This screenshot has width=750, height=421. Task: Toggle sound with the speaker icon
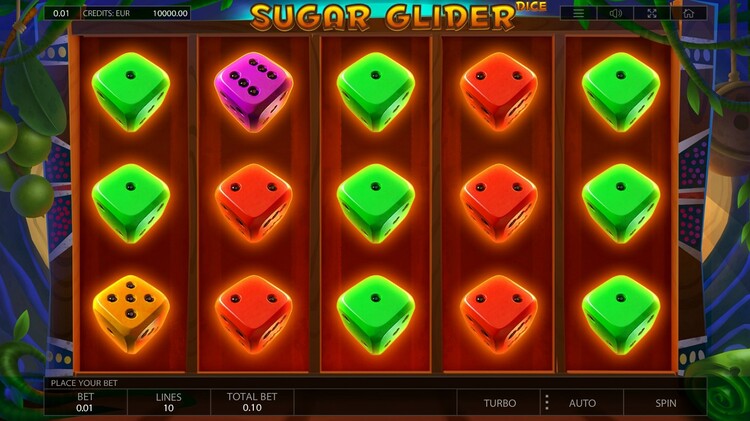(616, 13)
